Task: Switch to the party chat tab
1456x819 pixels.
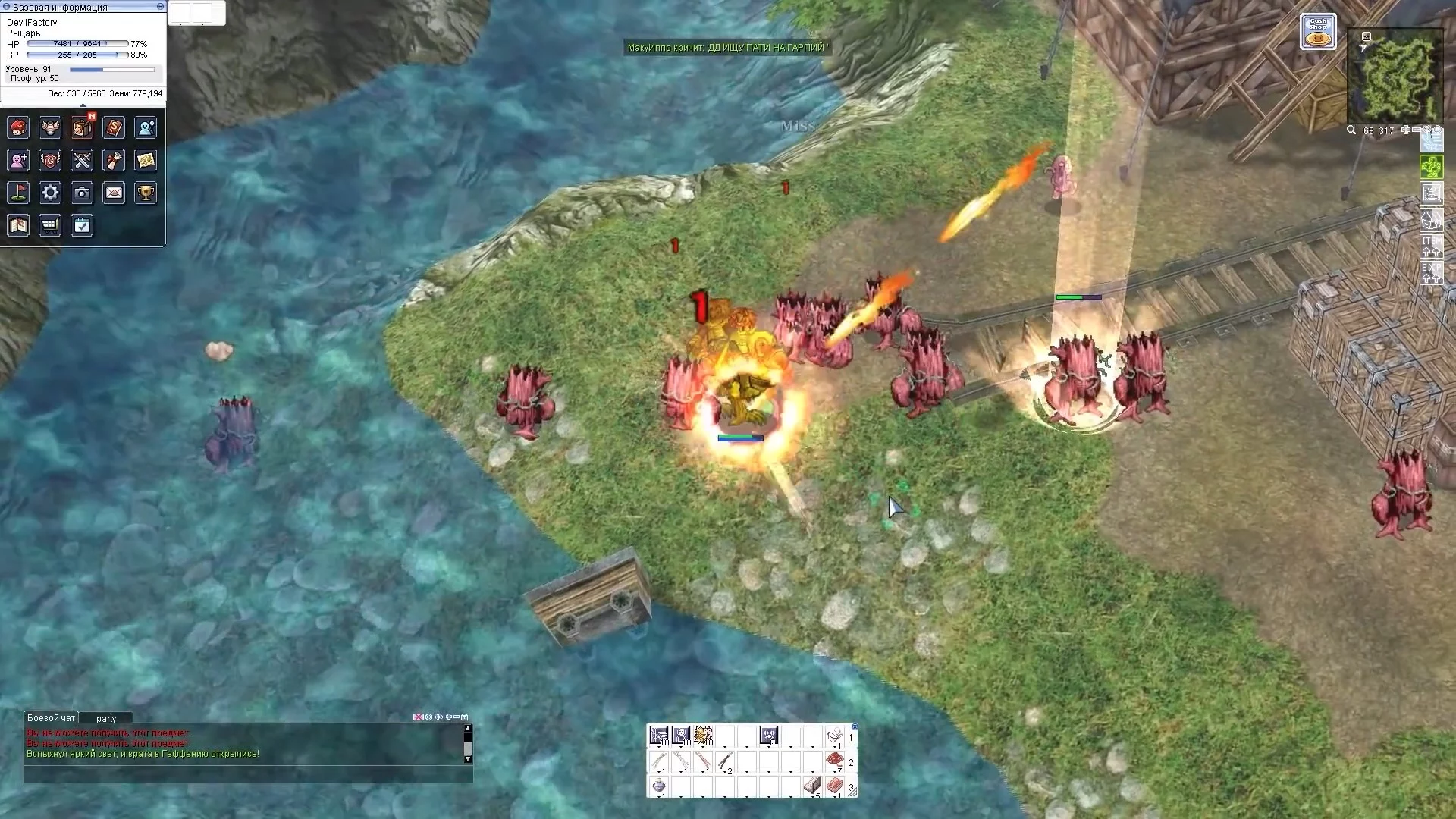Action: (106, 718)
